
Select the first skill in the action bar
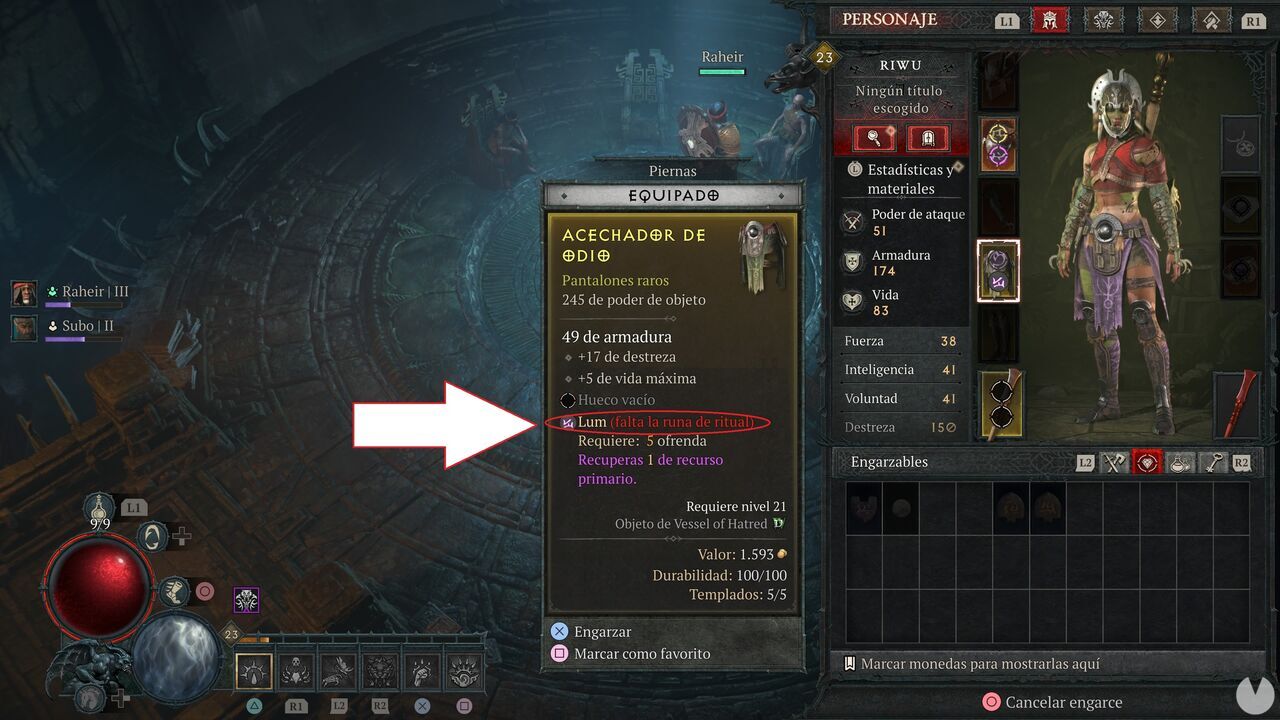coord(253,670)
